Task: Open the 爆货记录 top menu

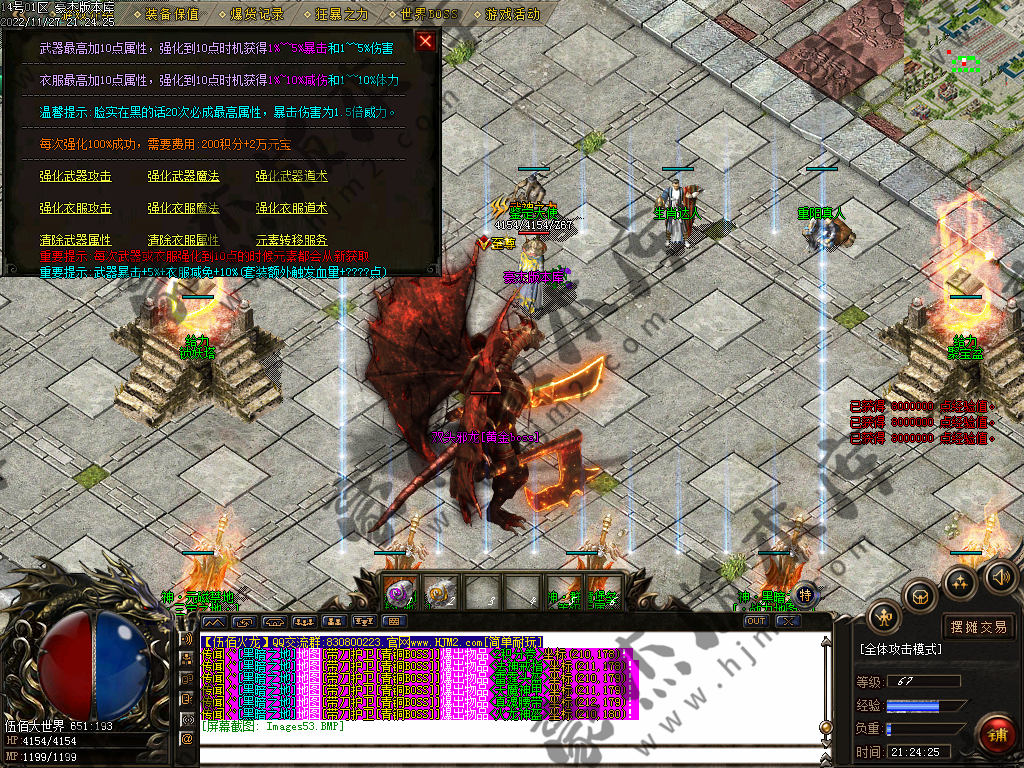Action: pos(256,14)
